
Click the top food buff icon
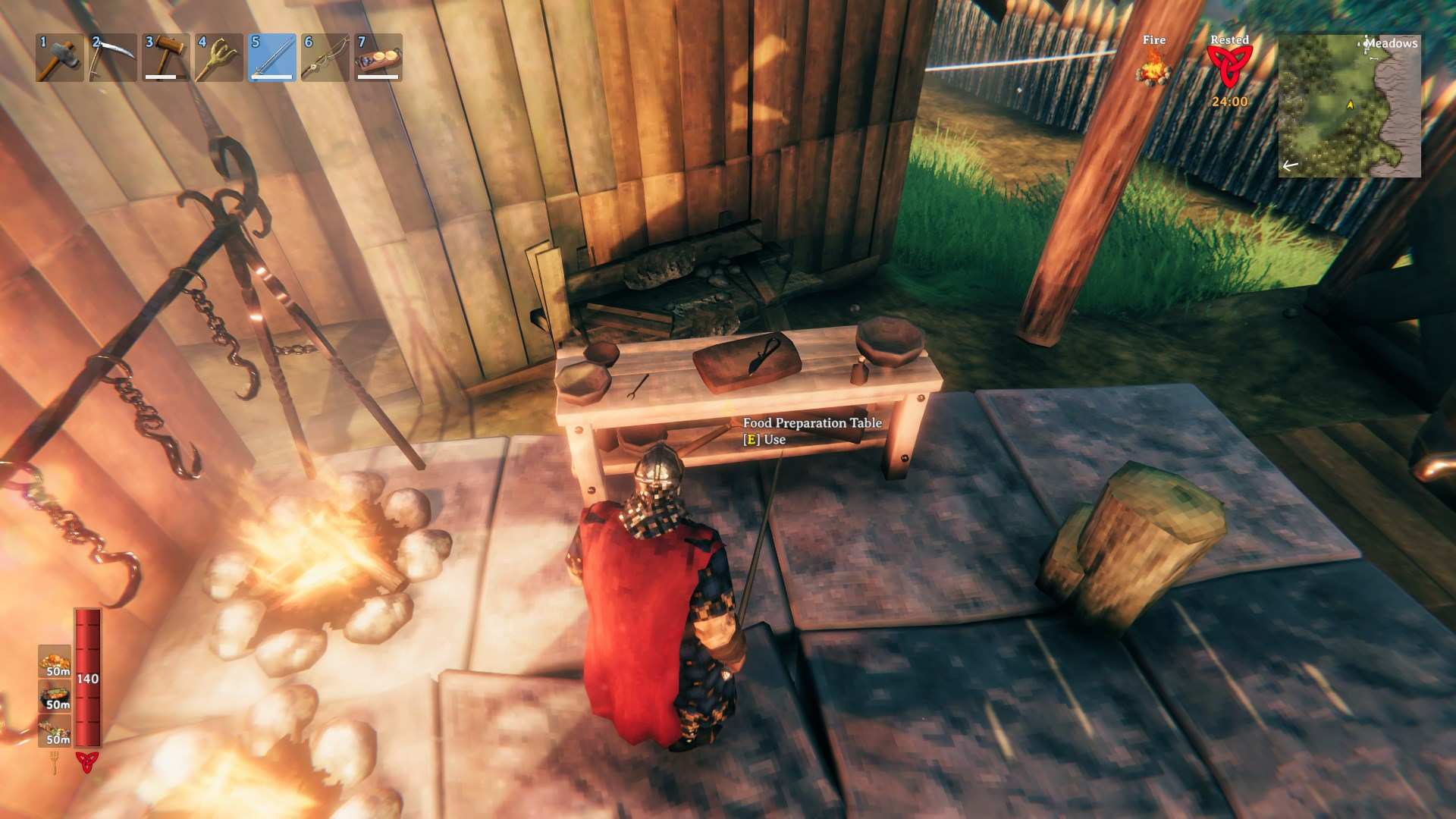point(55,661)
